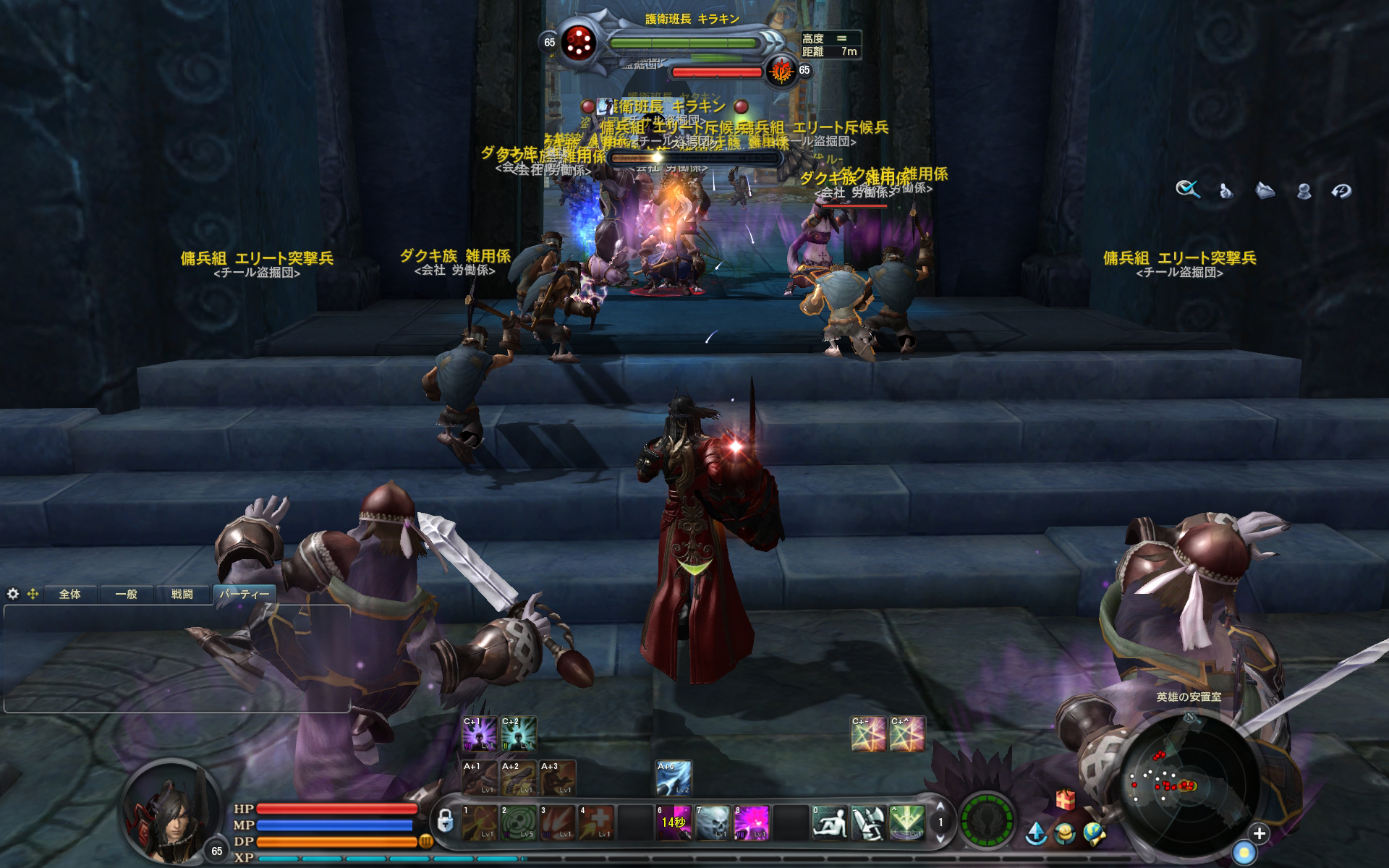Cast the white skull skill in slot 7

[x=713, y=822]
